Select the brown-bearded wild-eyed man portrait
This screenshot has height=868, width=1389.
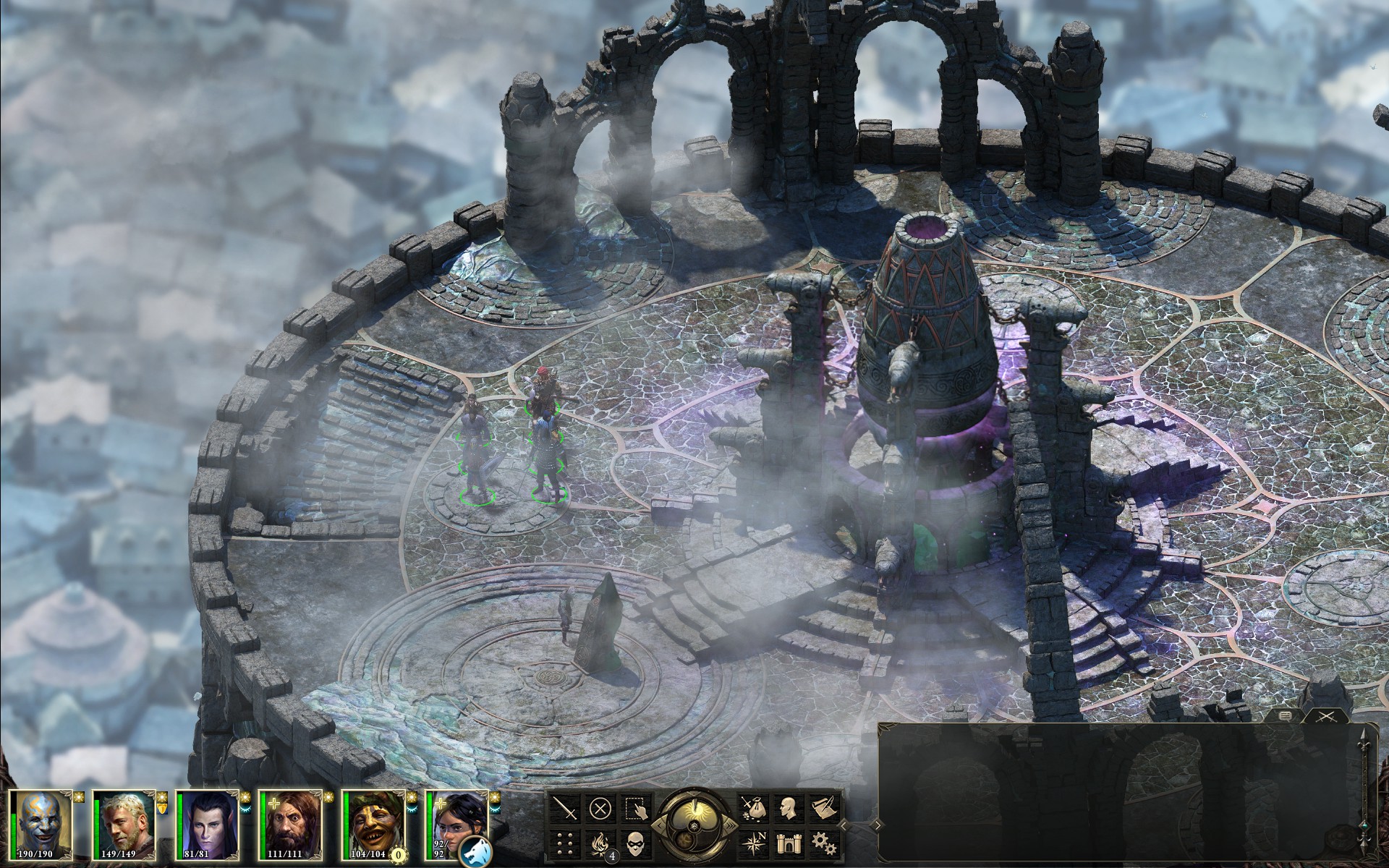click(x=290, y=822)
